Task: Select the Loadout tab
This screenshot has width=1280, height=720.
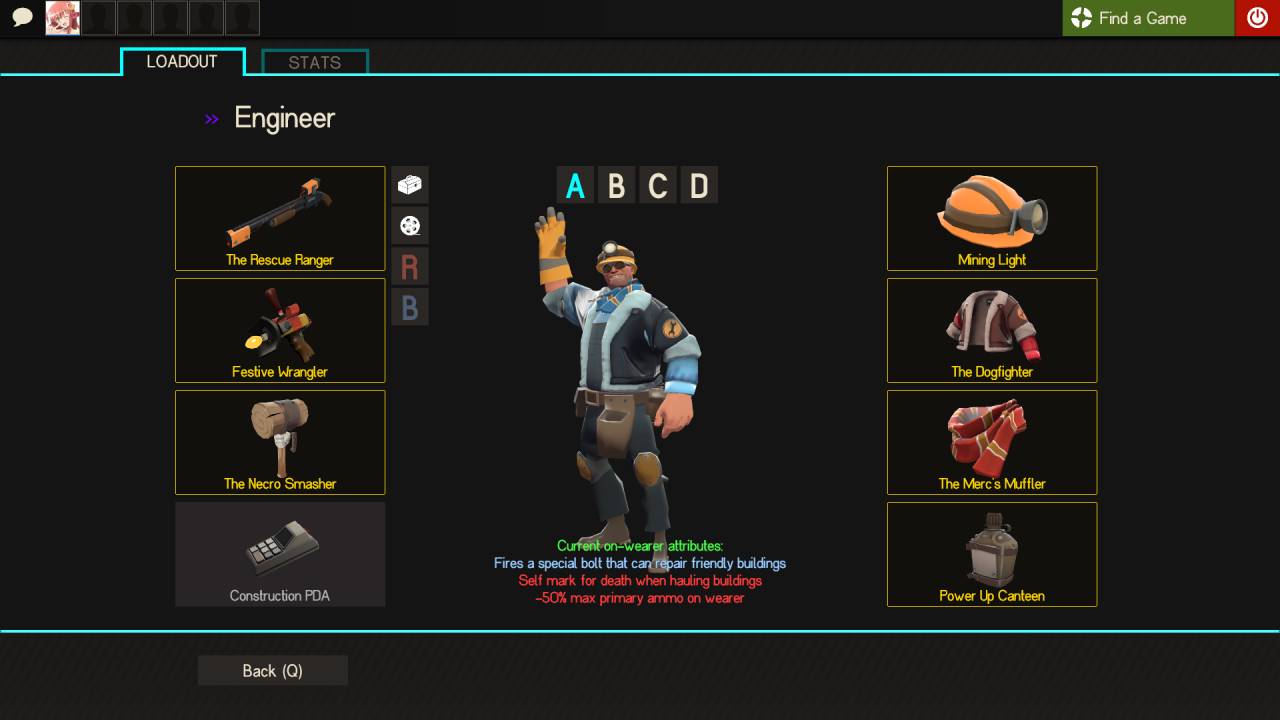Action: [182, 62]
